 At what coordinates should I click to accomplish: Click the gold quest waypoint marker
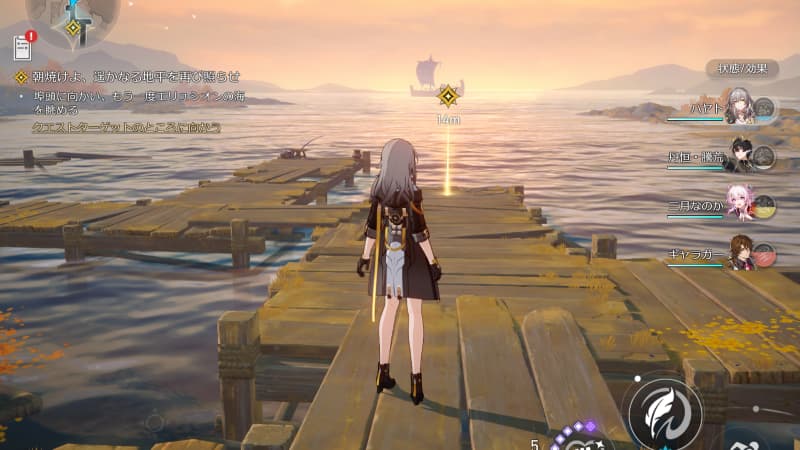[x=448, y=96]
